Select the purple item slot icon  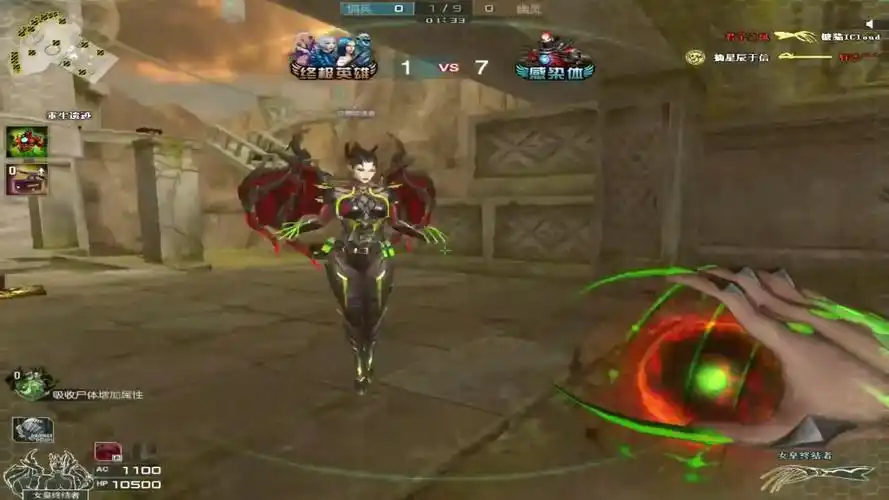tap(27, 179)
